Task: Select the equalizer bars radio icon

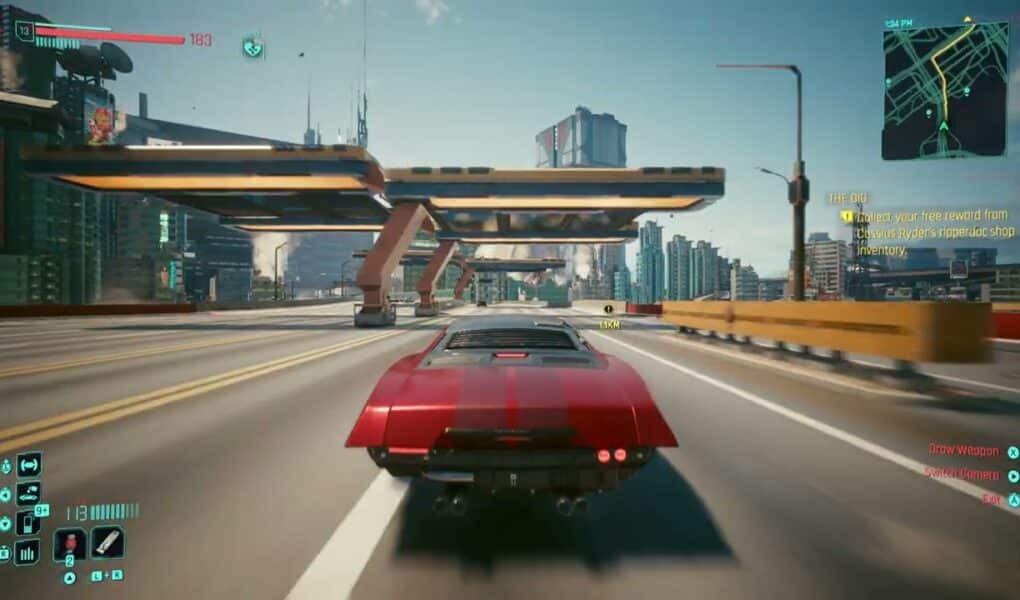Action: 27,551
